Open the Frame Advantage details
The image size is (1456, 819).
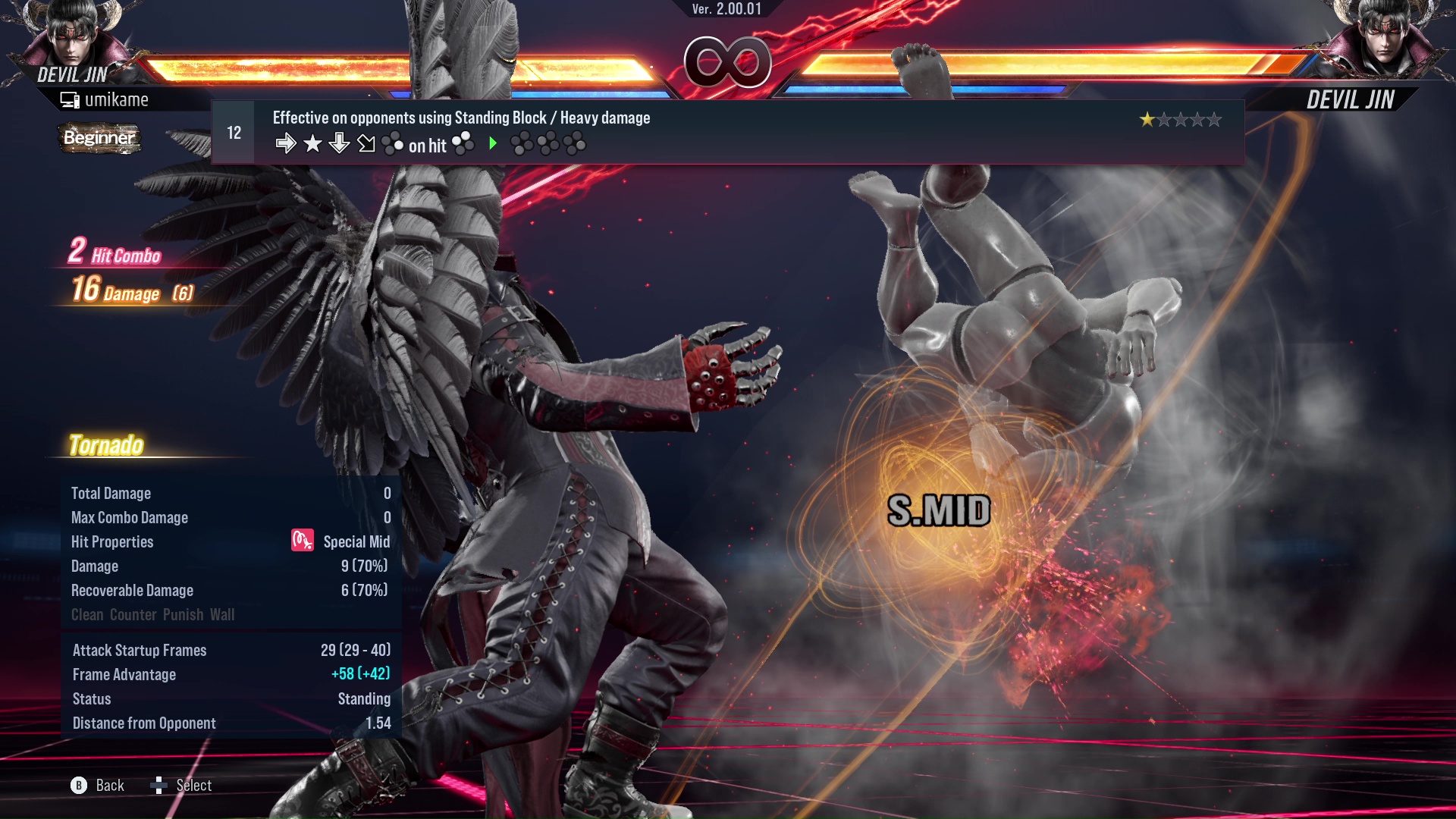click(124, 674)
